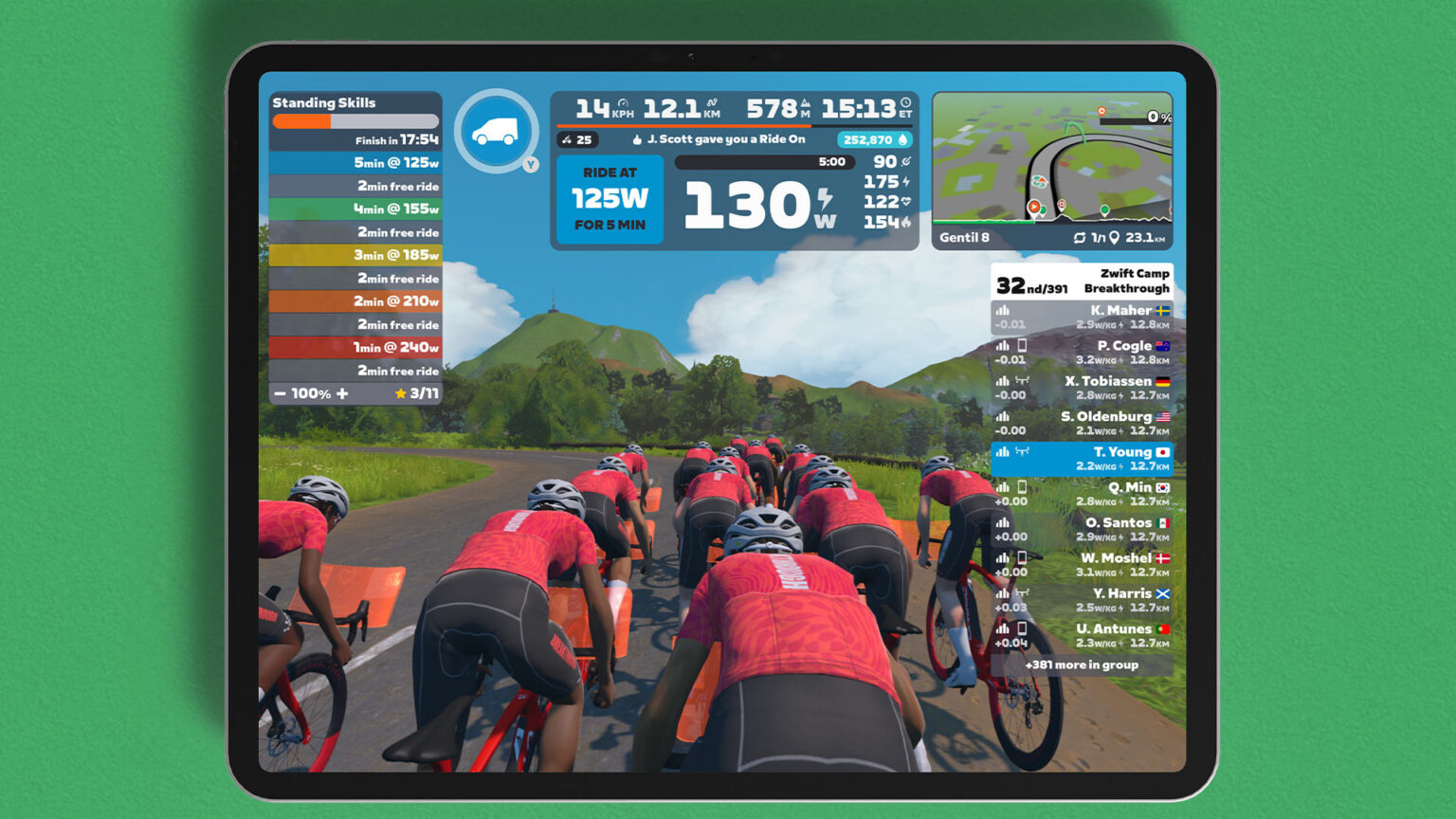Click the drone camera icon beside T. Young

pyautogui.click(x=1022, y=452)
